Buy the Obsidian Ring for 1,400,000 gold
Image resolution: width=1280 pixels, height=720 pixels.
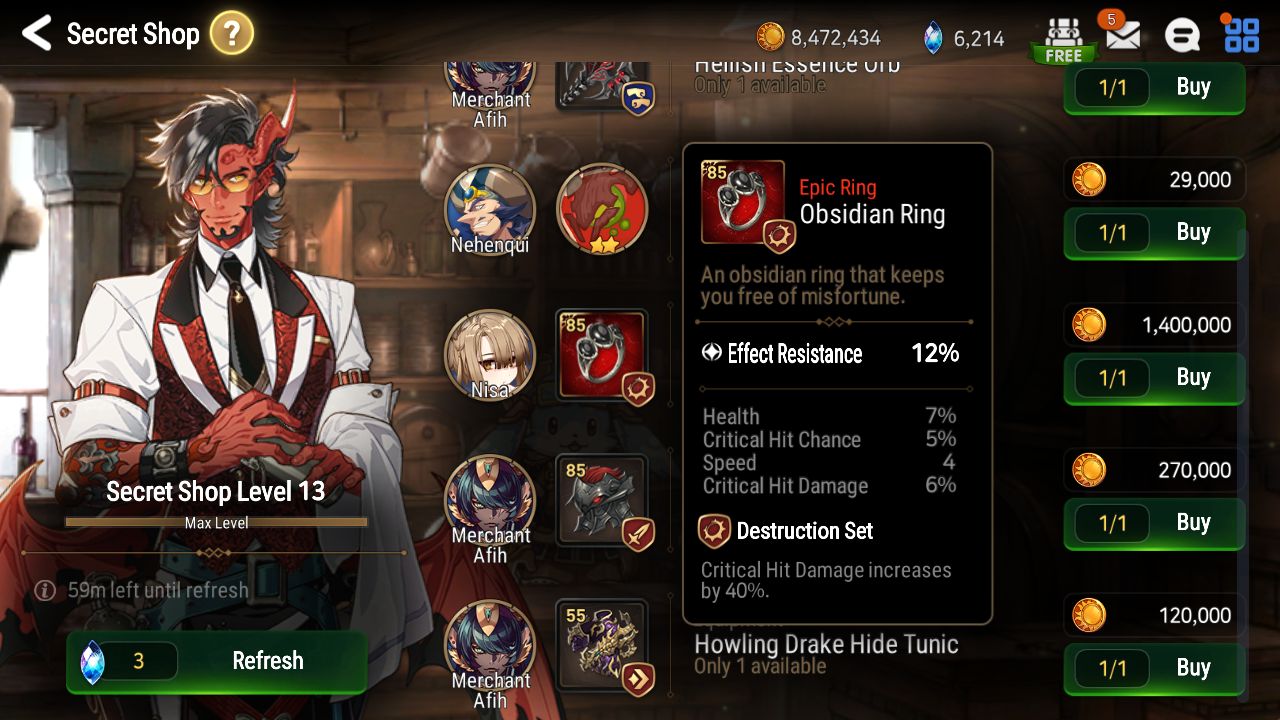1154,378
